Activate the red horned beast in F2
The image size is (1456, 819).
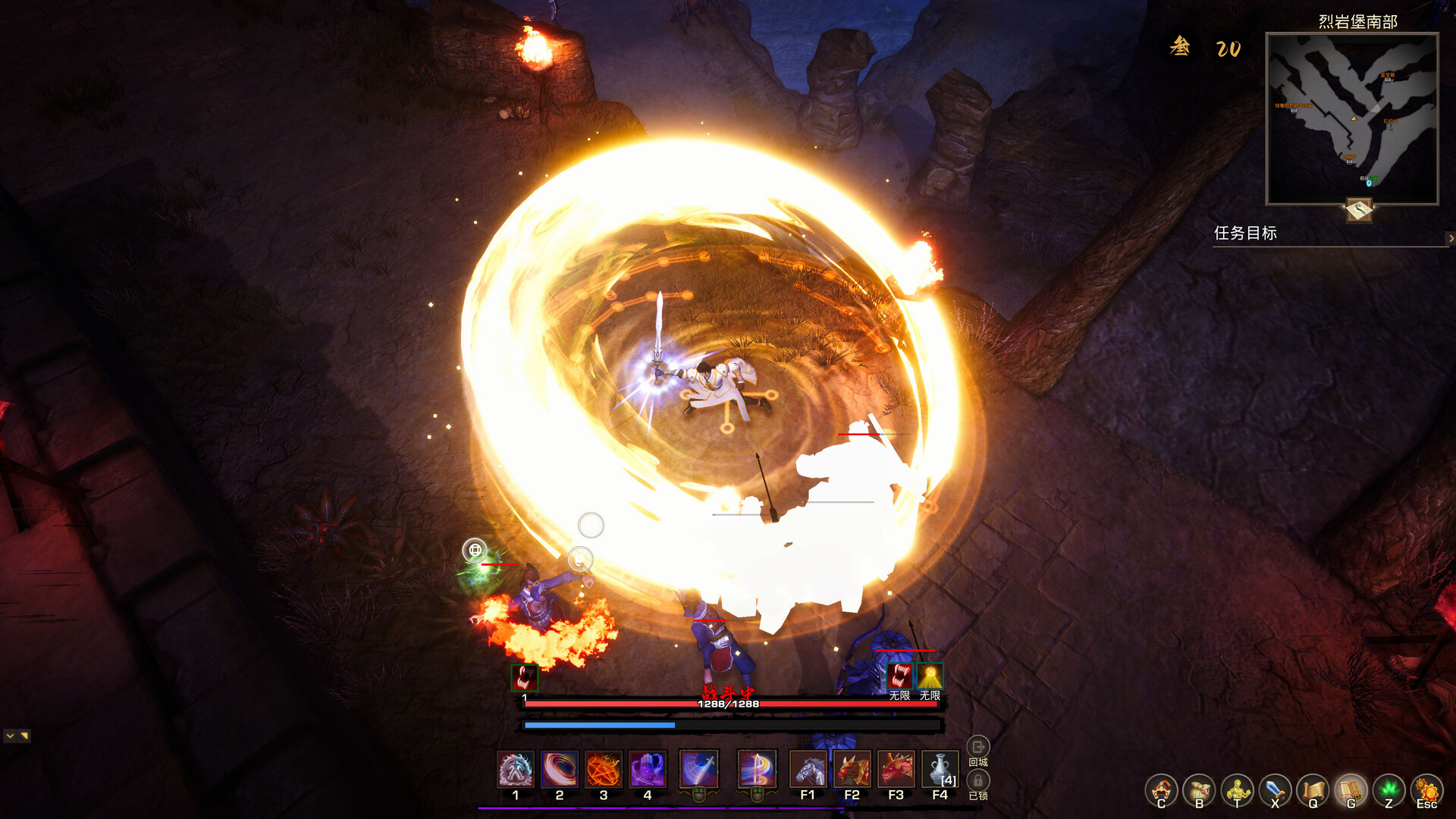(x=852, y=770)
